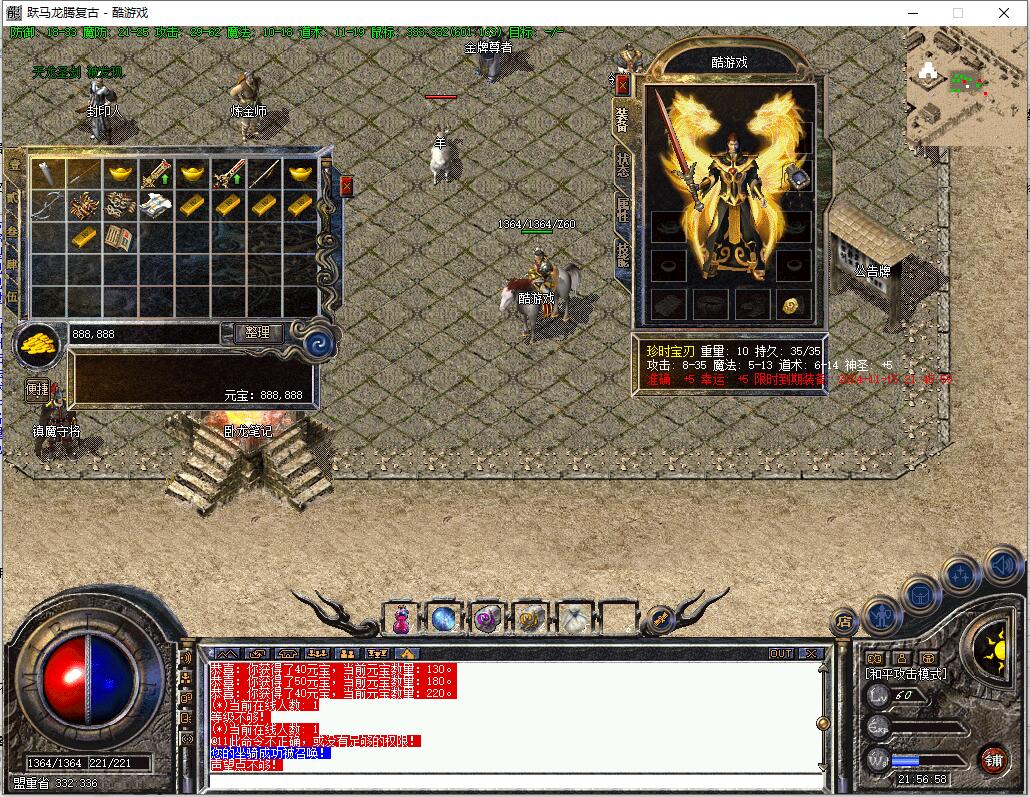1030x797 pixels.
Task: Select the open book item in the bag
Action: 119,238
